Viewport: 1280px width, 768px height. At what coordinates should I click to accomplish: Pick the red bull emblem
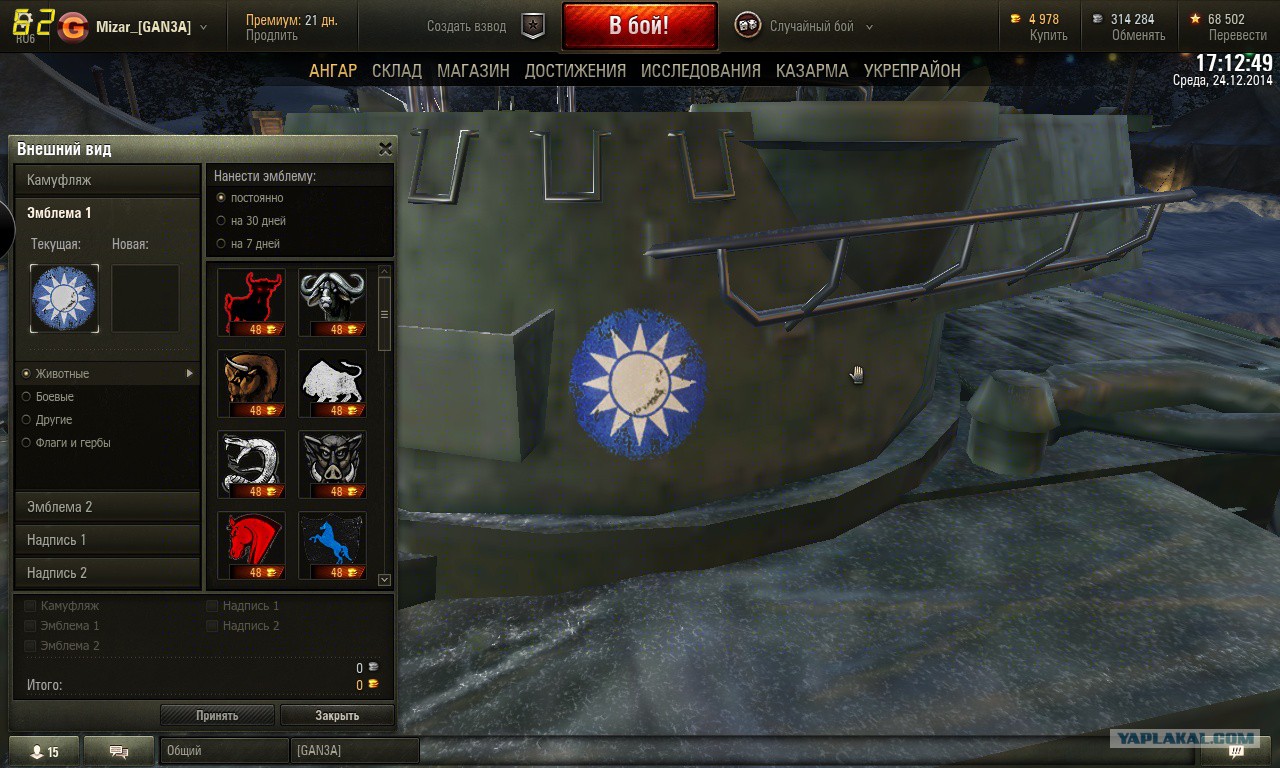pos(251,301)
